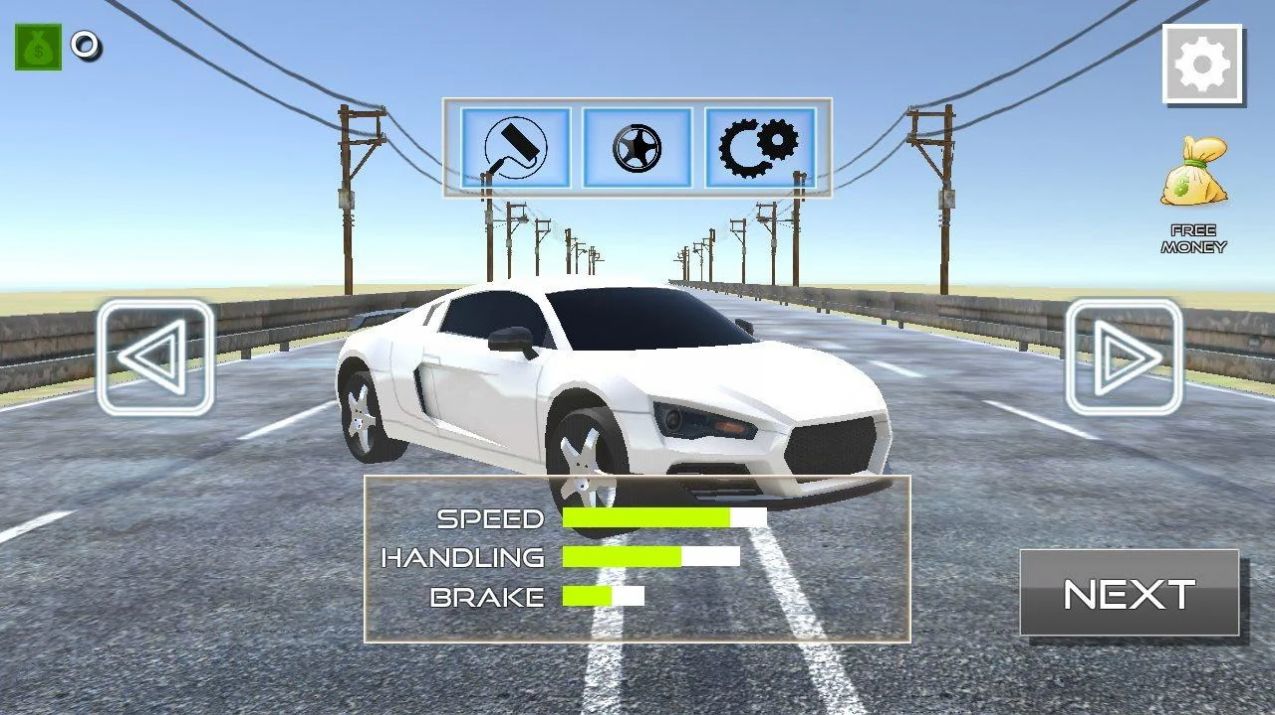Open the gears upgrade section

[x=760, y=148]
